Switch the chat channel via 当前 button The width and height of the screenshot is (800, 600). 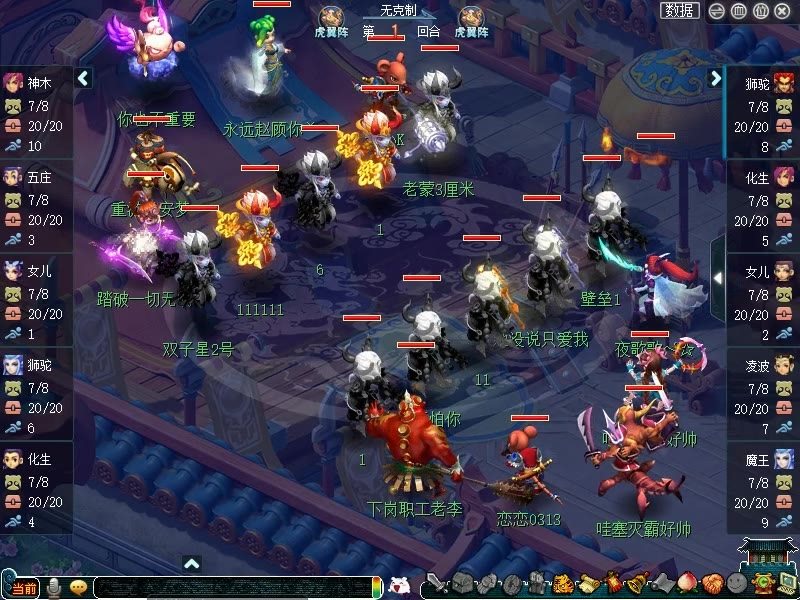pyautogui.click(x=25, y=587)
